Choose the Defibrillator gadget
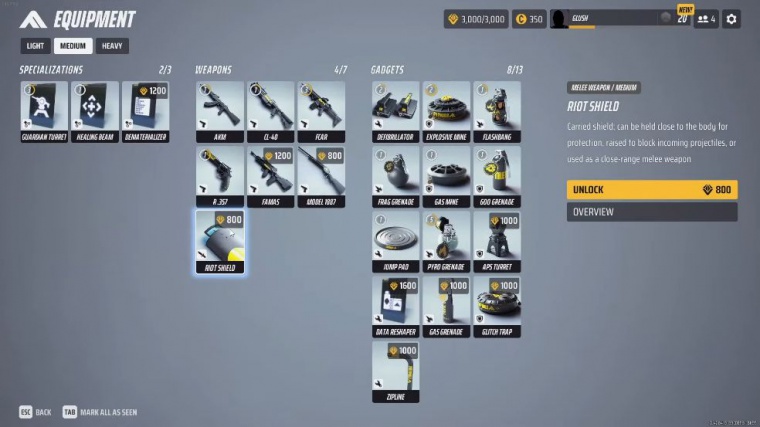760x427 pixels. pyautogui.click(x=395, y=111)
